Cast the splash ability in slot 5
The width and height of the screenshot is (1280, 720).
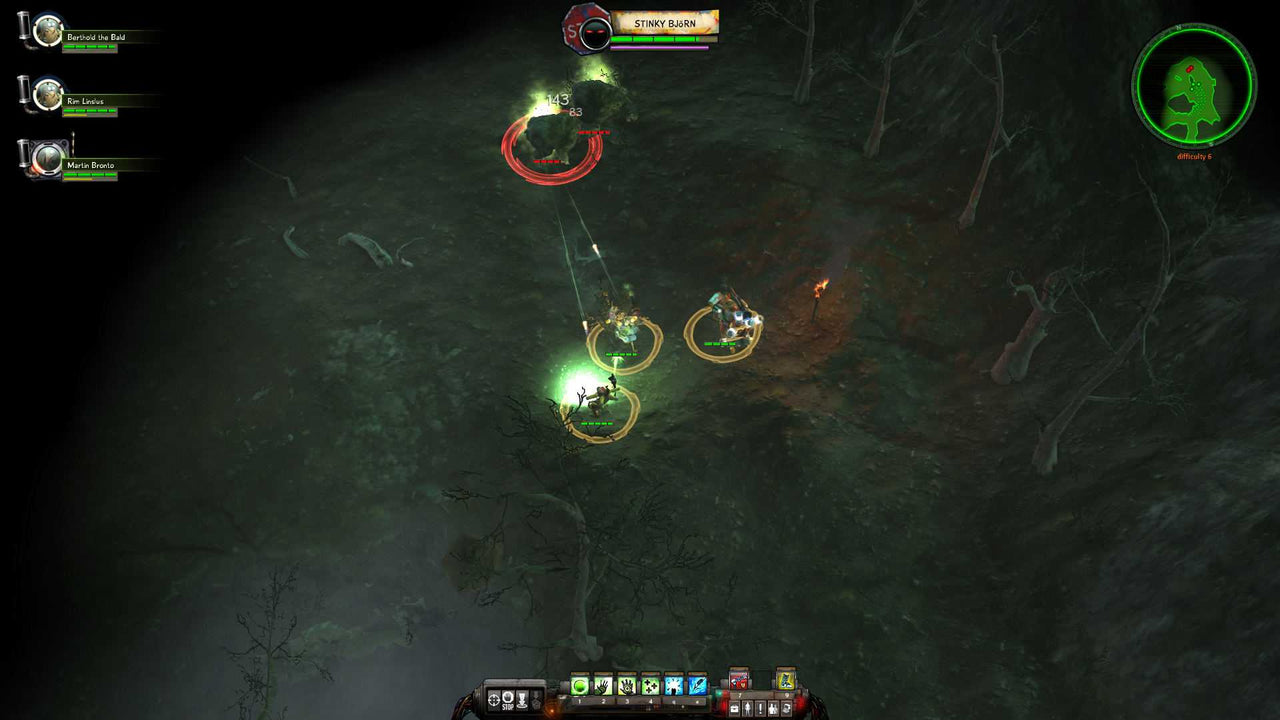[x=674, y=685]
